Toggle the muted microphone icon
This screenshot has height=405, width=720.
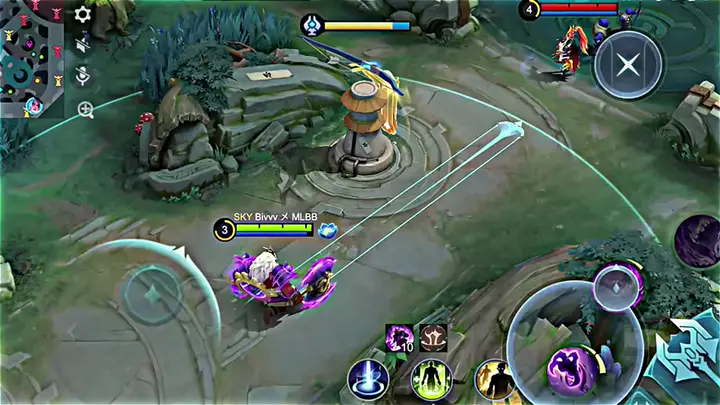point(84,76)
